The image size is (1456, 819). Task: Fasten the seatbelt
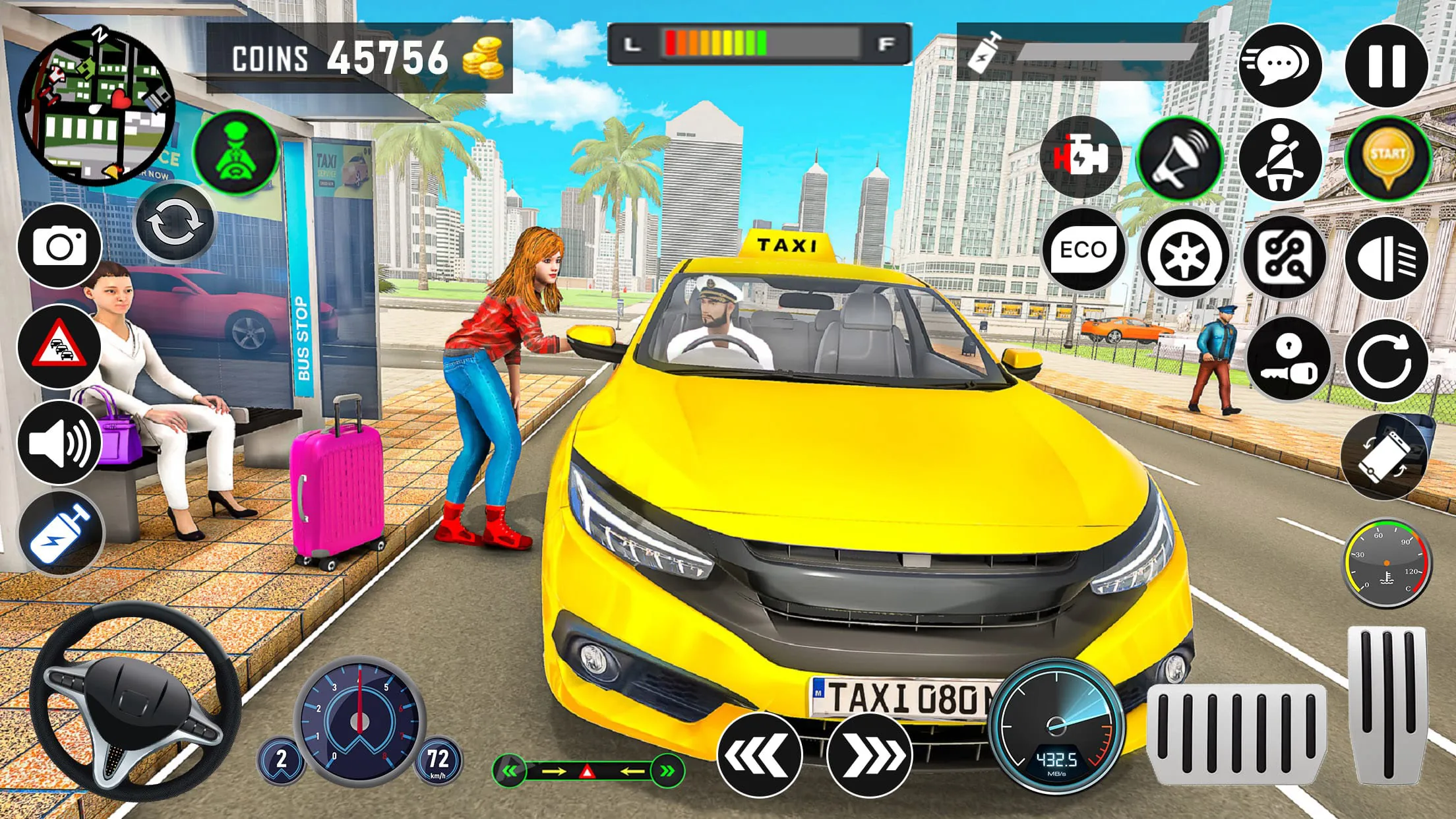tap(1283, 158)
